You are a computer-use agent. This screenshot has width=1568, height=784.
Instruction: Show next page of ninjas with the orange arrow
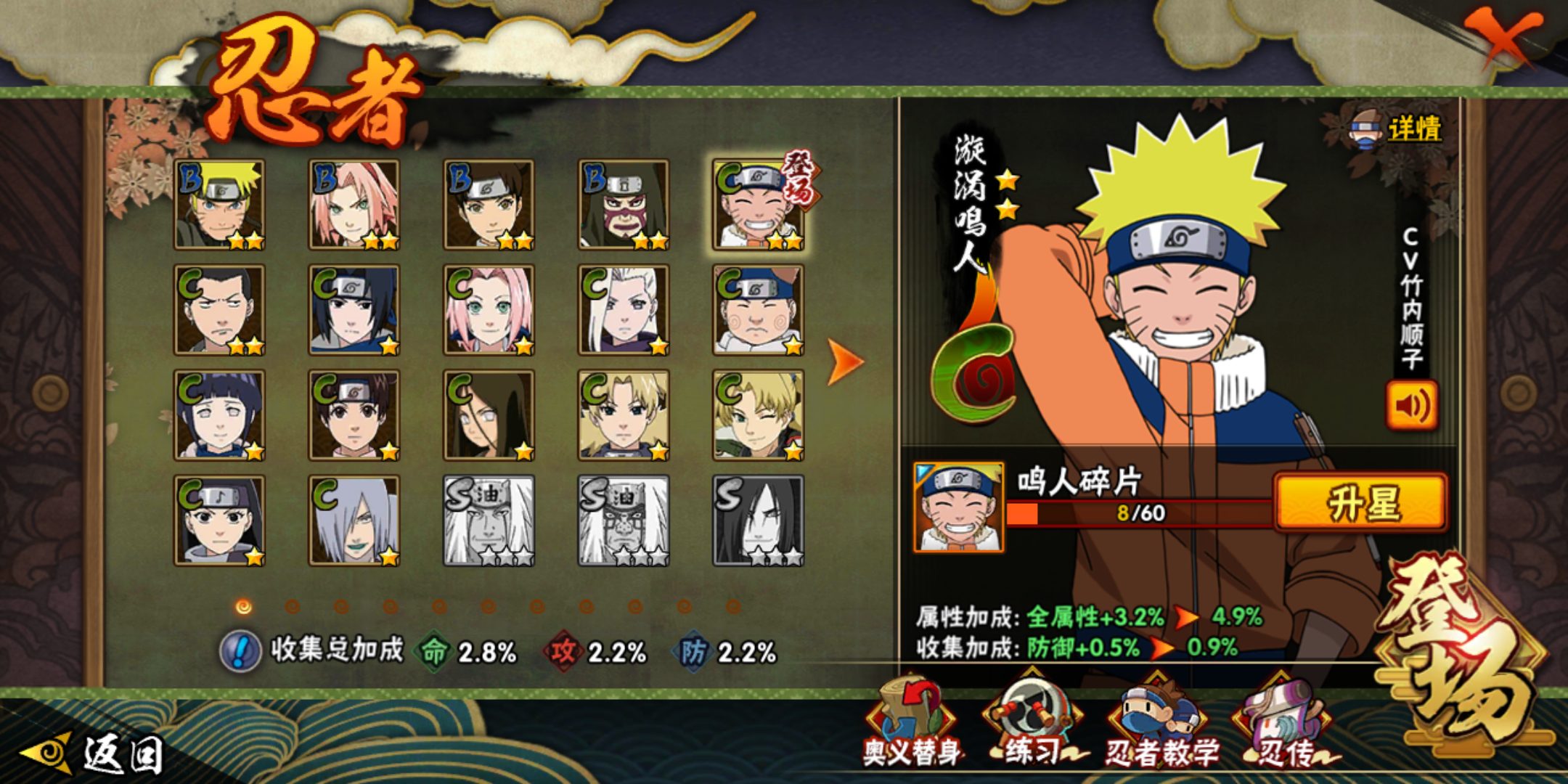click(845, 362)
